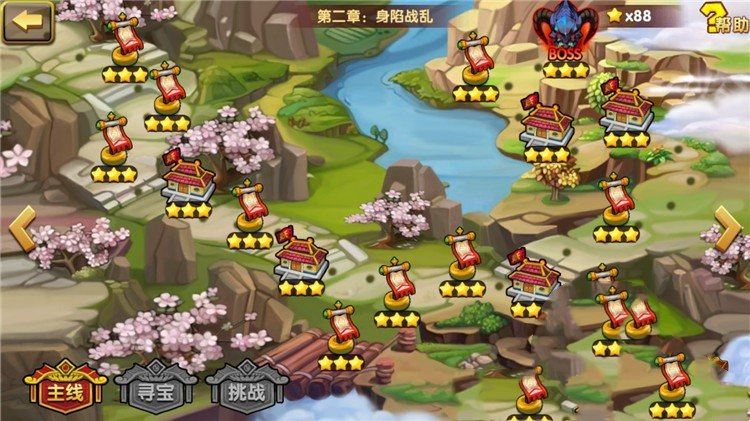Go to the next chapter map
Screen dimensions: 750x421
[x=729, y=231]
